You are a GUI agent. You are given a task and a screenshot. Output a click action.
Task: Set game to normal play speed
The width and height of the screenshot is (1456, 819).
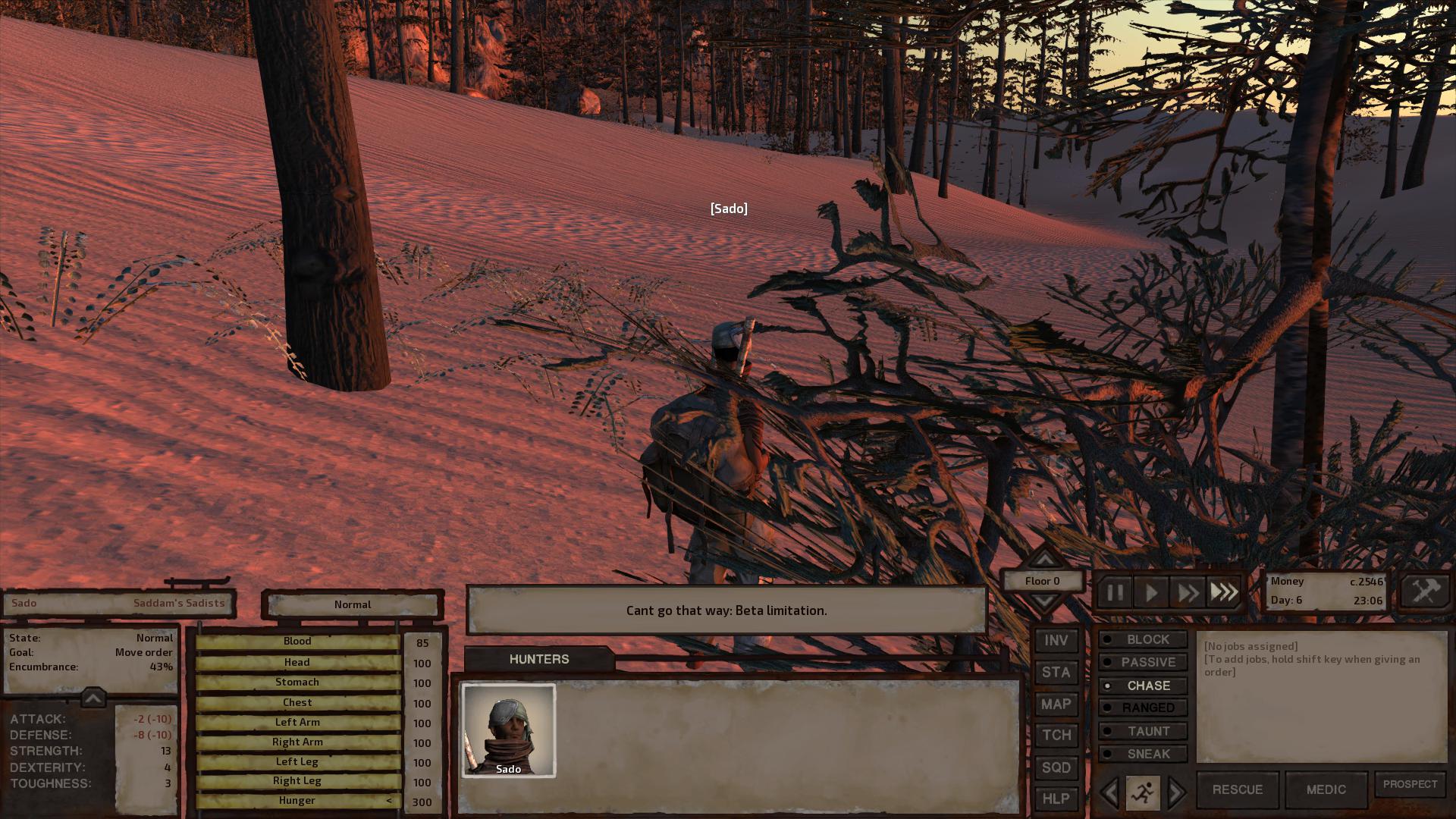(x=1151, y=592)
